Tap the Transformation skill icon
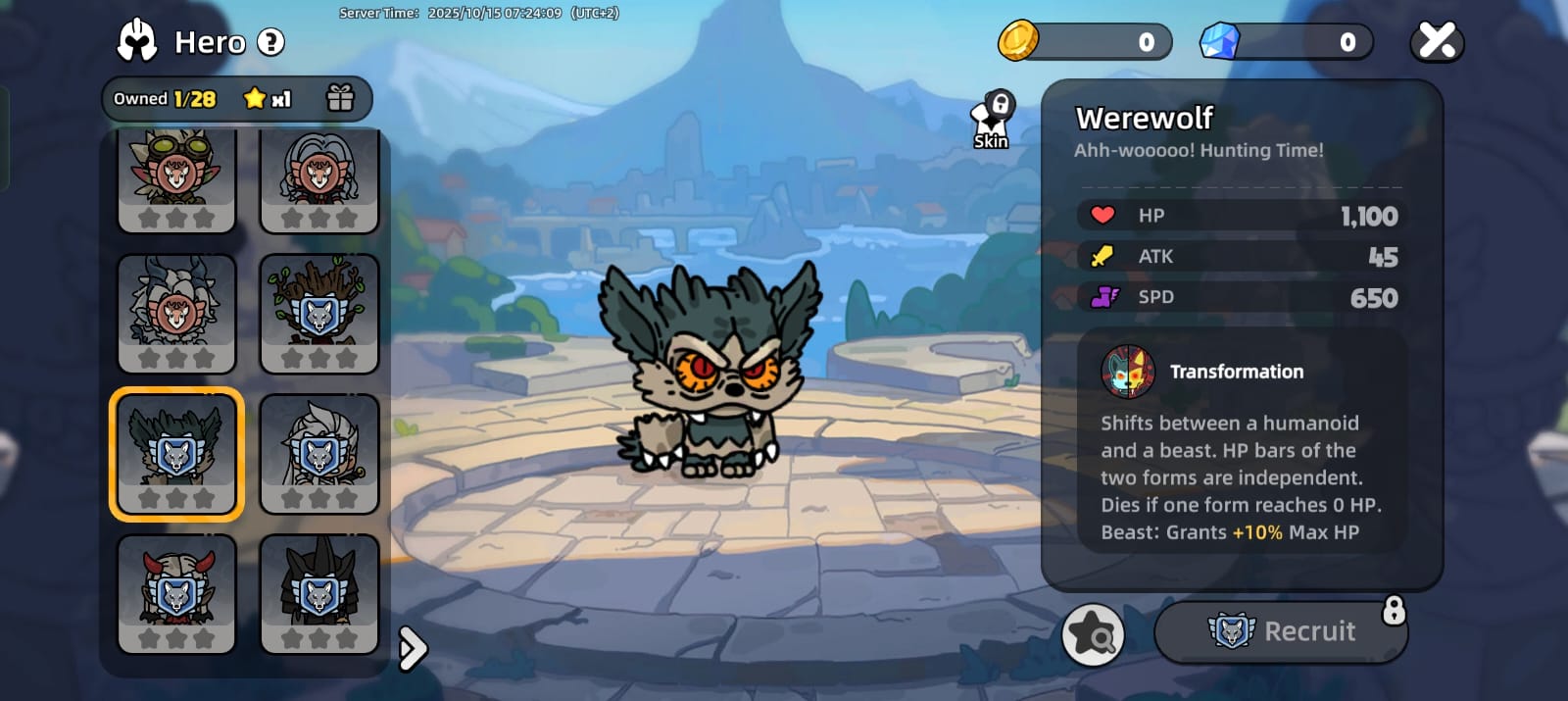 (1127, 372)
